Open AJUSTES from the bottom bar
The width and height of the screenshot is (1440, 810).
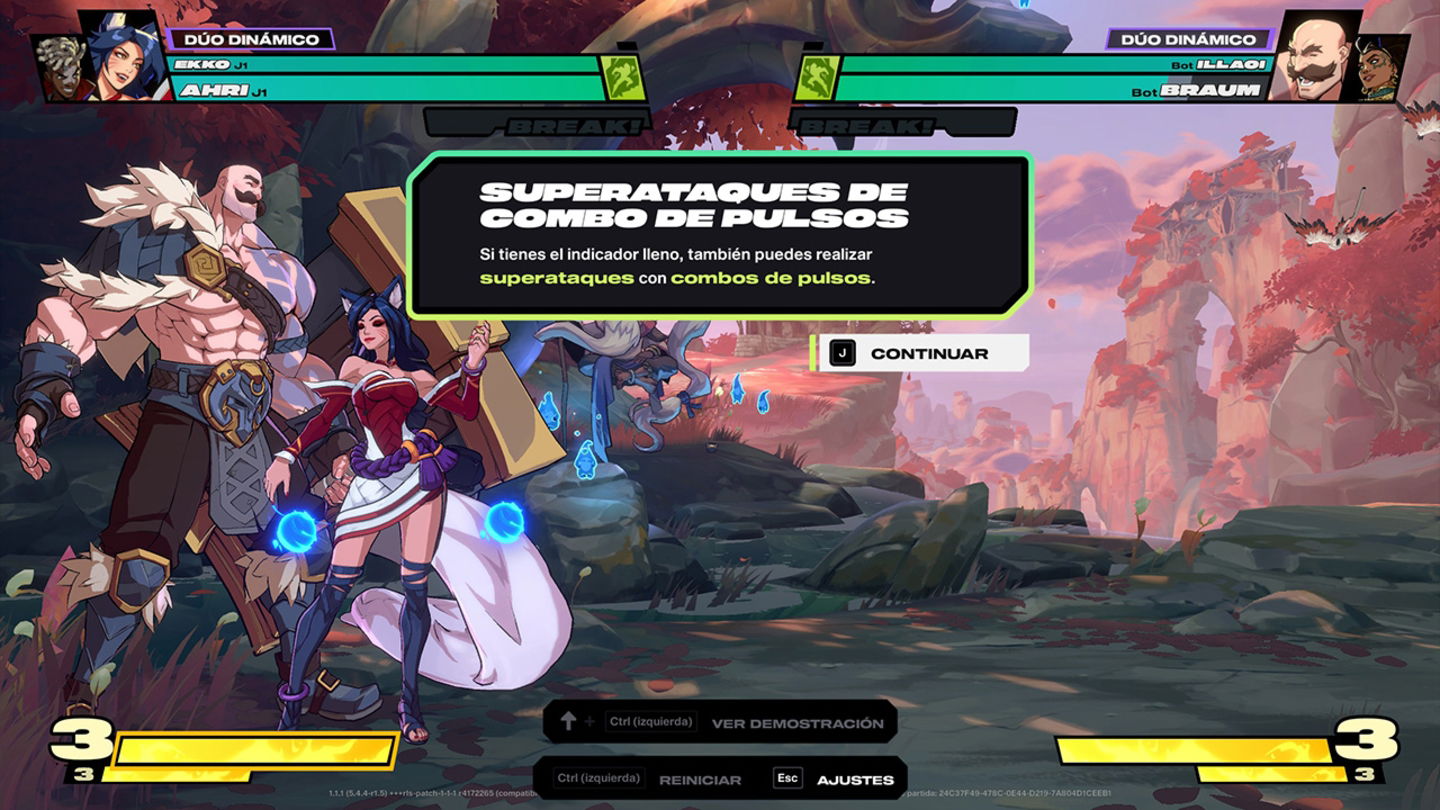pos(857,777)
